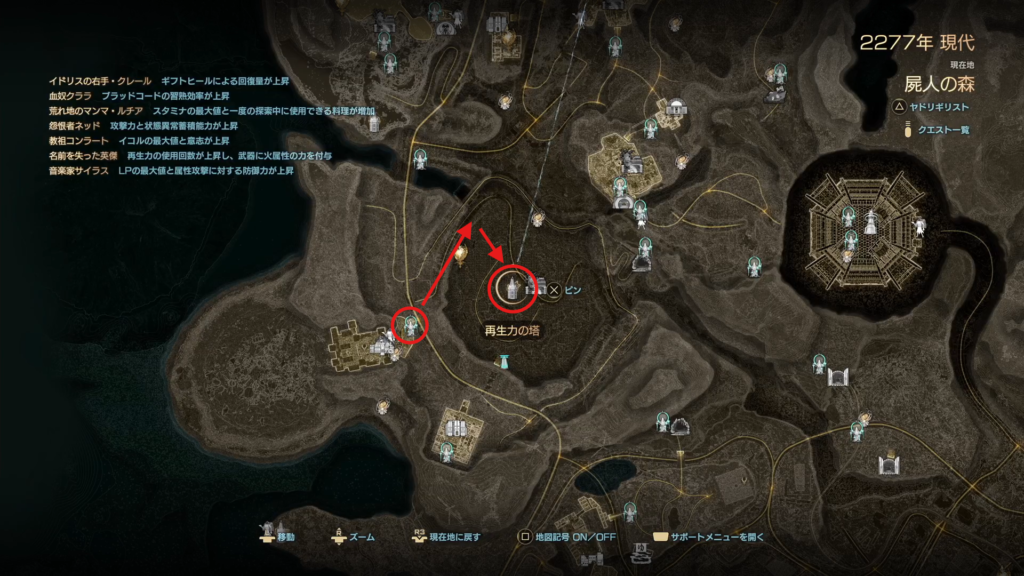Screen dimensions: 1024x576
Task: Select the 再生力の塔 tower marker
Action: (x=513, y=288)
